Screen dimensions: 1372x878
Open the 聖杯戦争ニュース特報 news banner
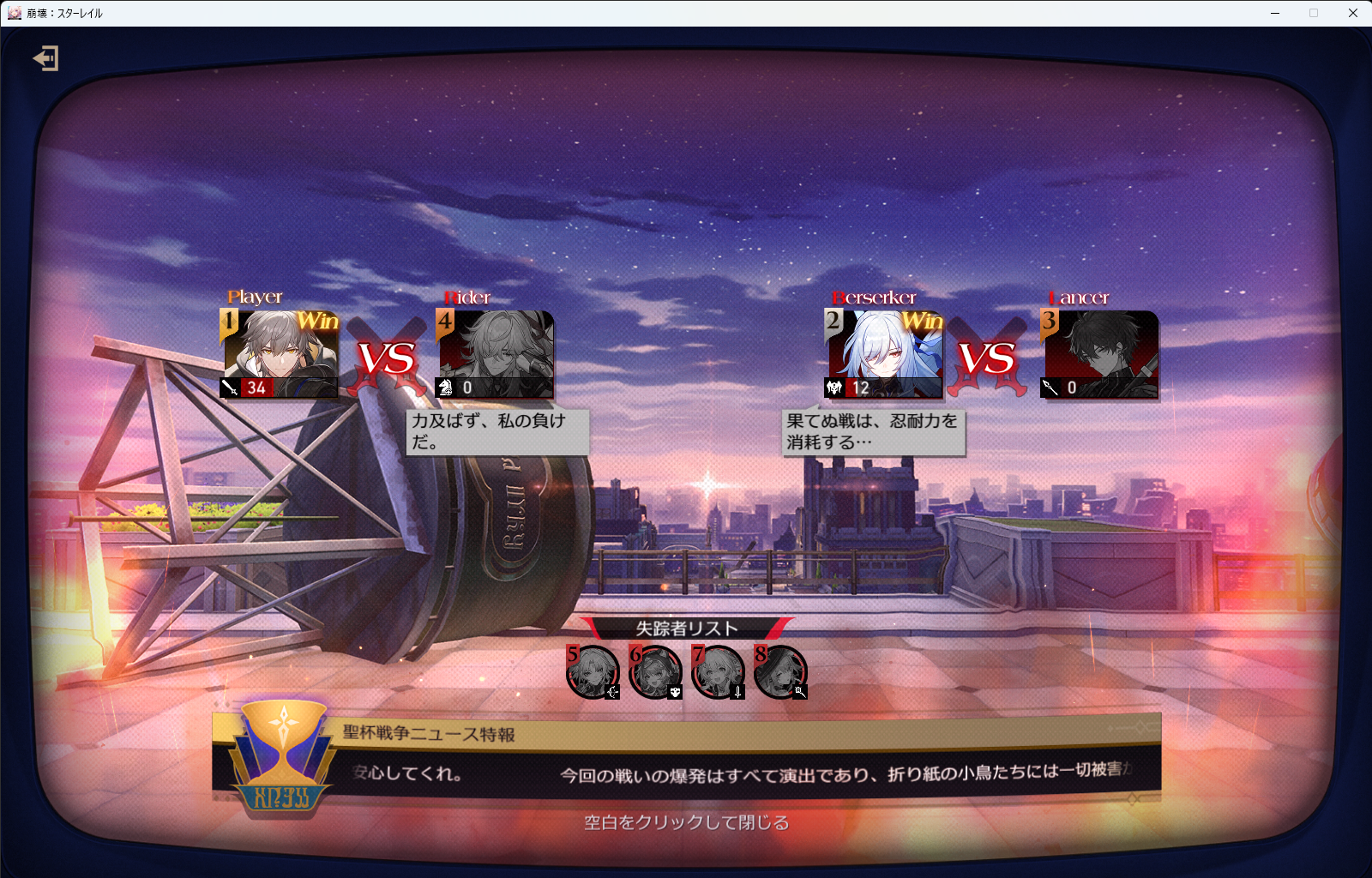tap(686, 755)
